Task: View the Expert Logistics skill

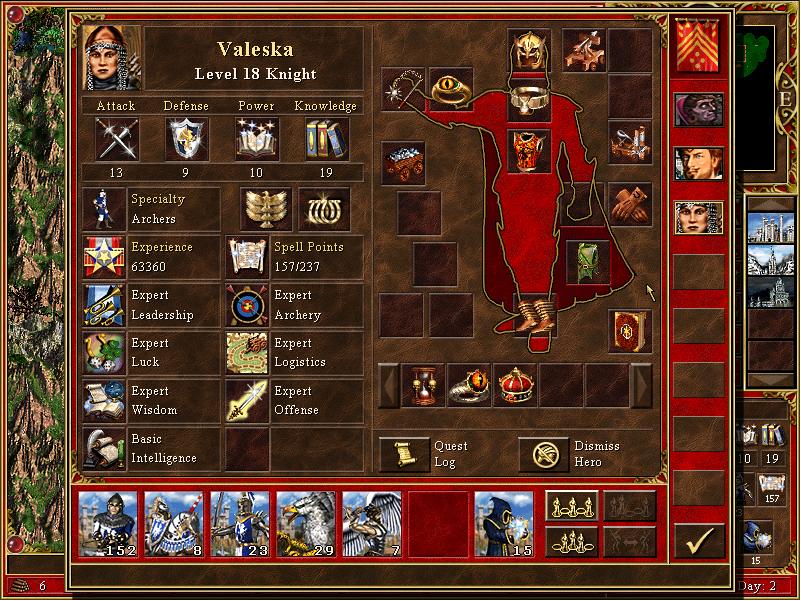Action: (x=247, y=353)
